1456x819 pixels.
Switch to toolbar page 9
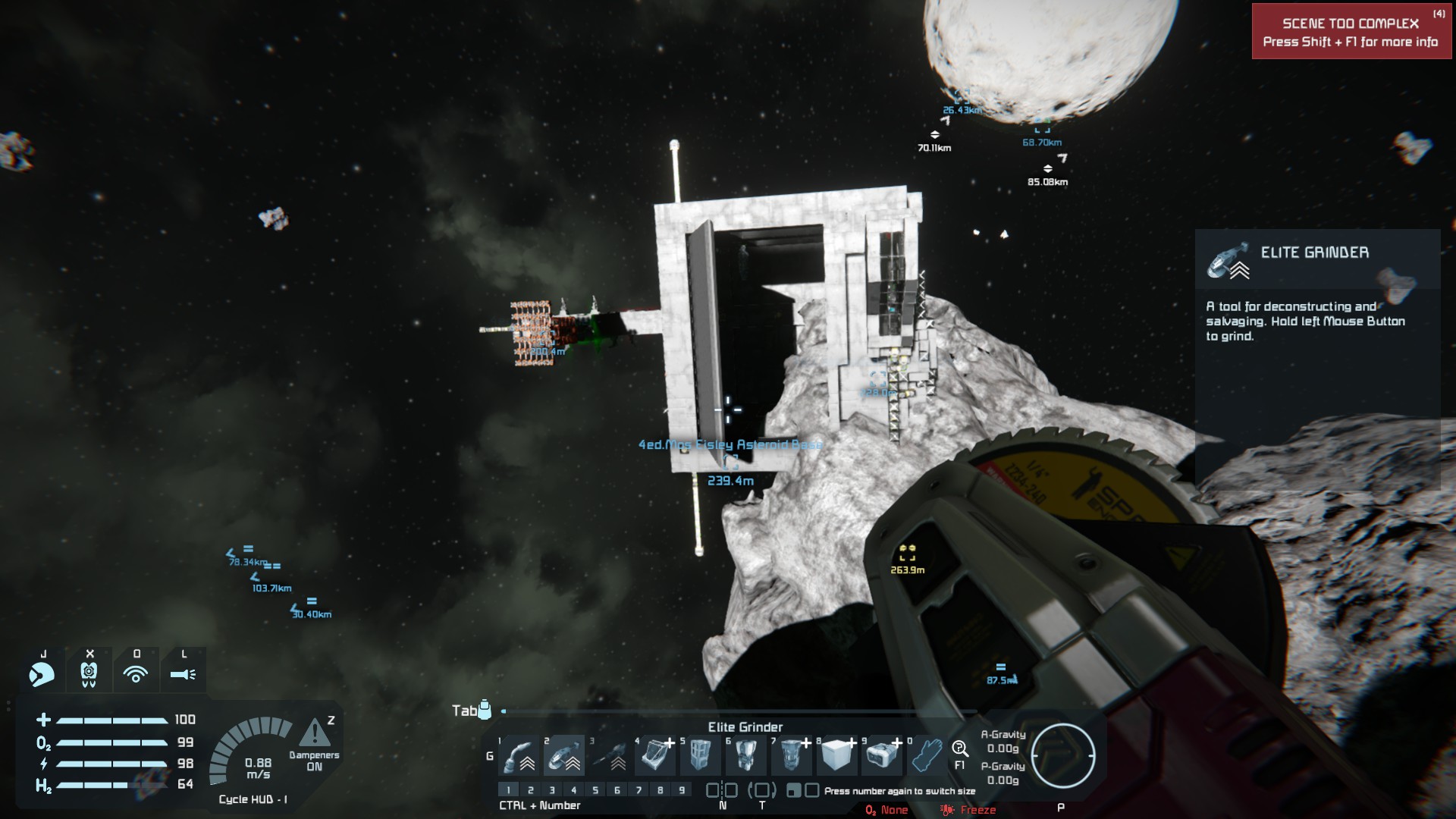(x=682, y=790)
